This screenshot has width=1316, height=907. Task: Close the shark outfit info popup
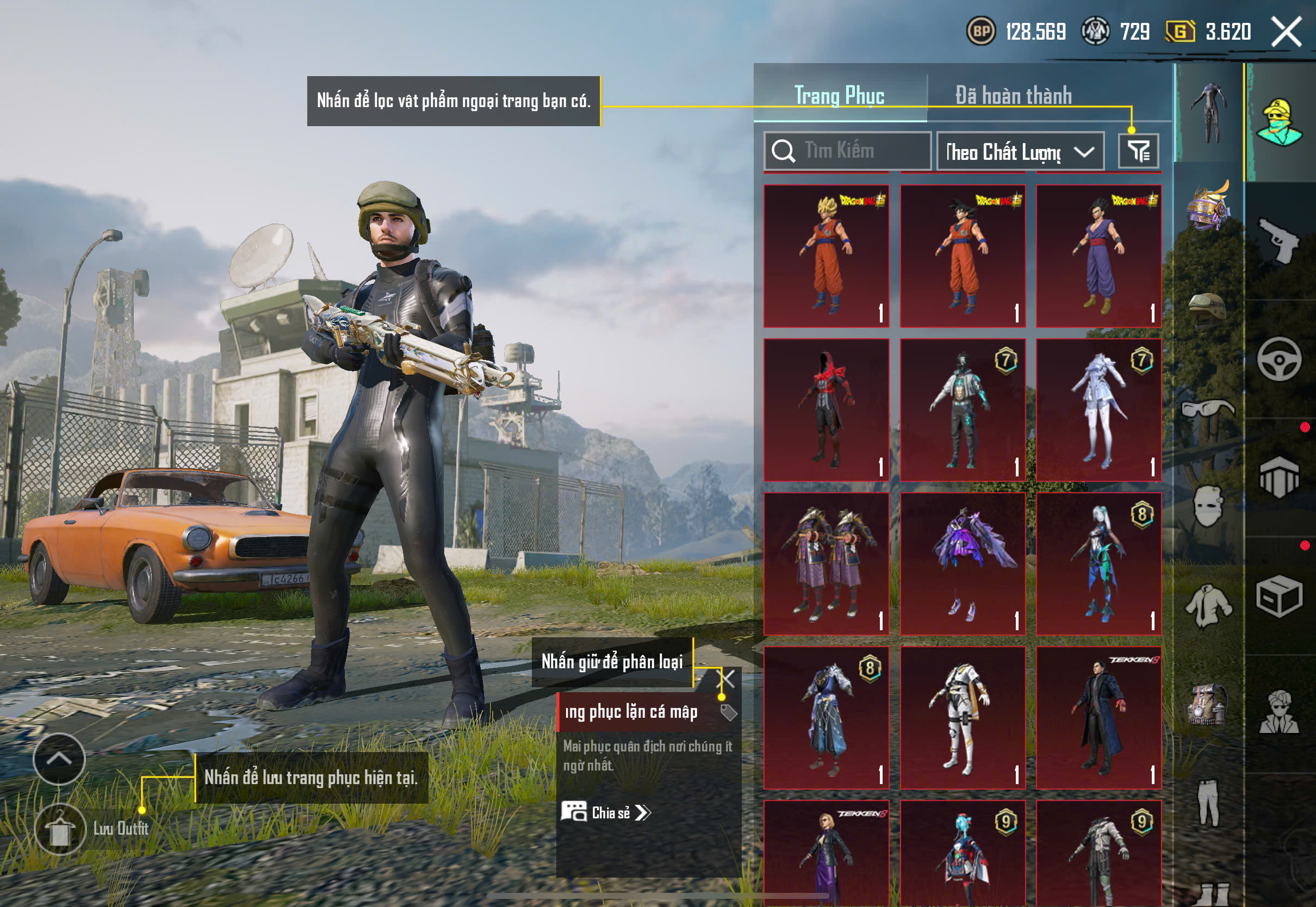point(727,679)
